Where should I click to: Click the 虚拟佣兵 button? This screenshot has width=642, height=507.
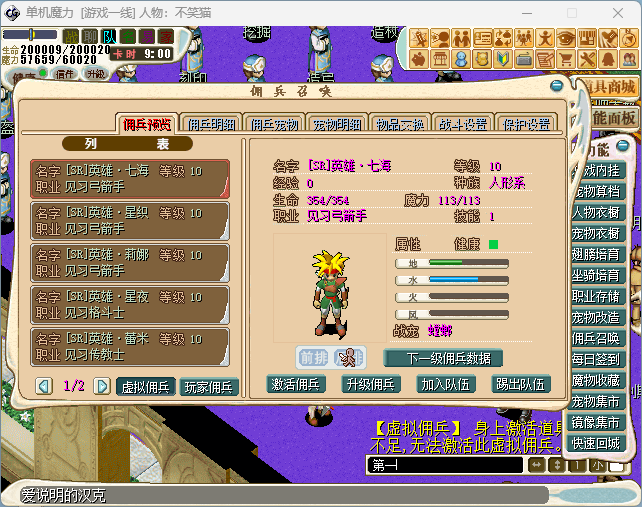[146, 386]
